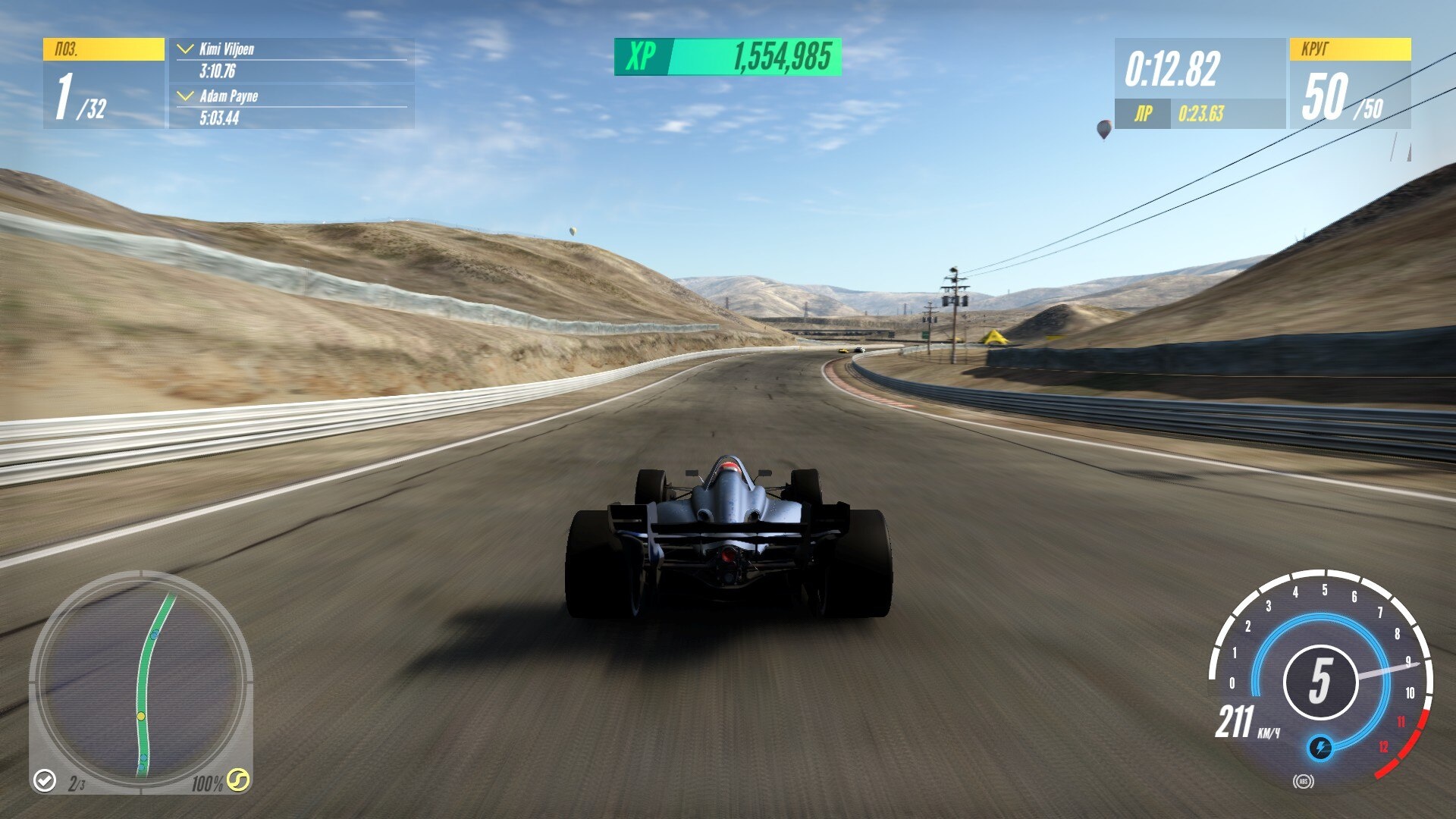Select Kimi Viljoen in the standings list

pyautogui.click(x=226, y=50)
